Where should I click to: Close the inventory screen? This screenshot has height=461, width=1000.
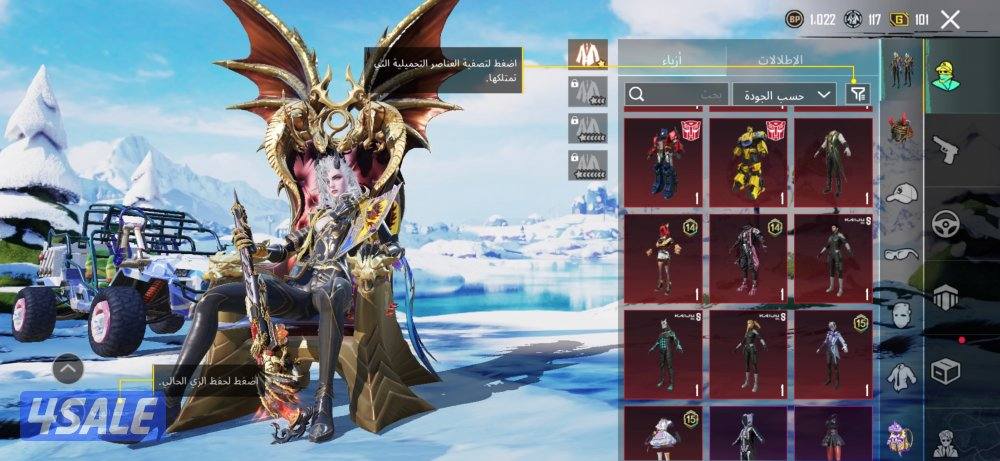coord(951,19)
